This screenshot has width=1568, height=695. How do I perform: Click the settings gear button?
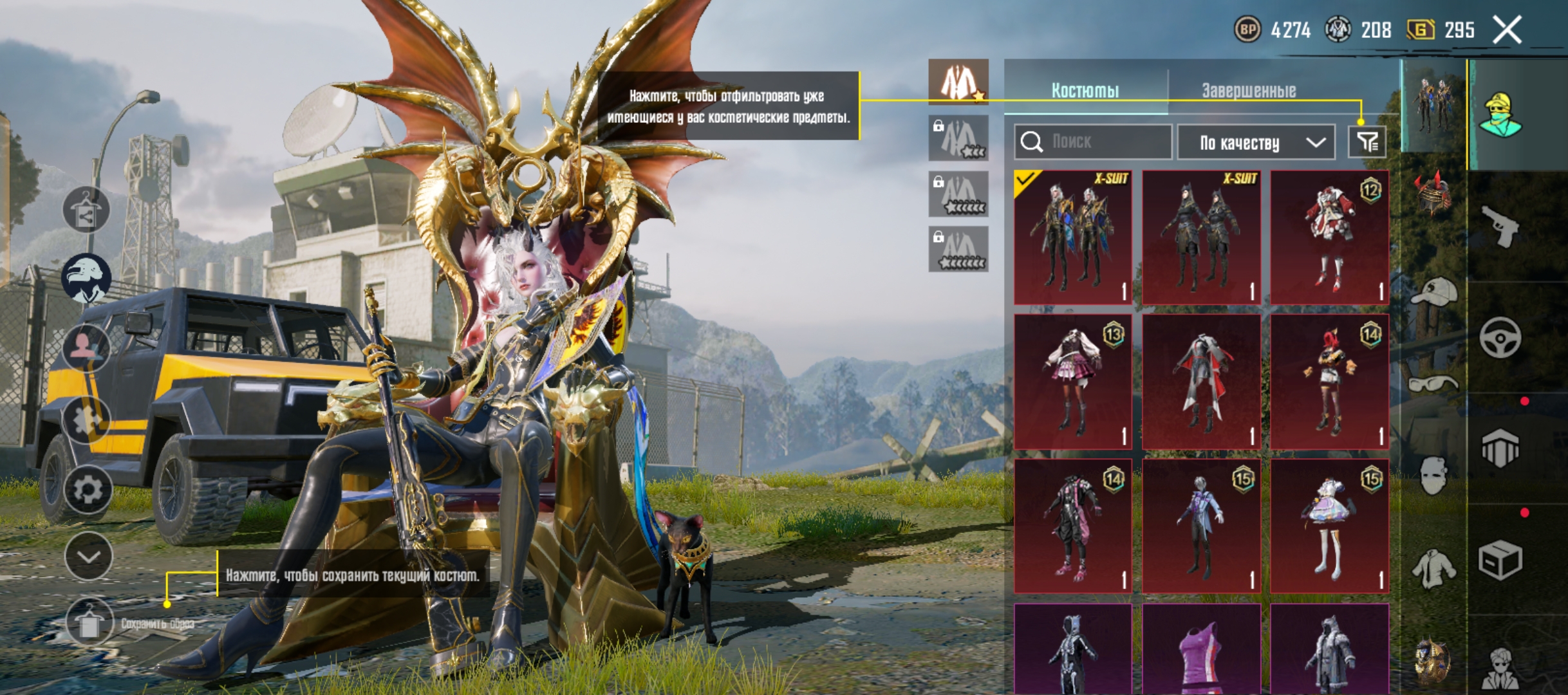click(88, 490)
